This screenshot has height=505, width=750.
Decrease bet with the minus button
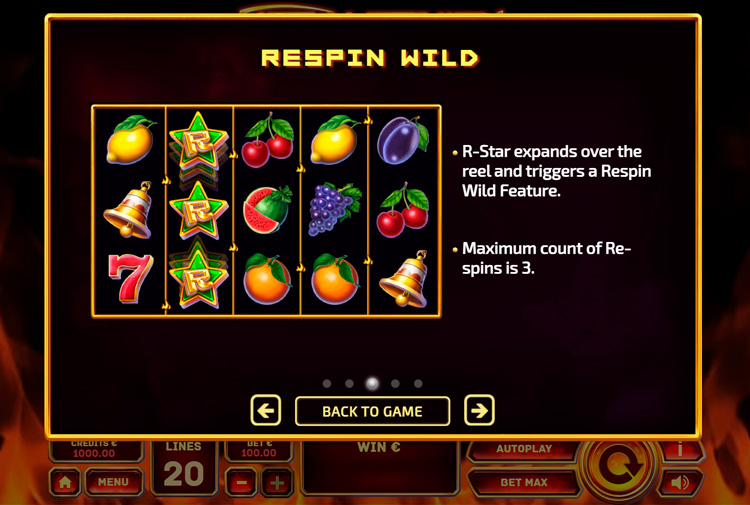coord(241,483)
